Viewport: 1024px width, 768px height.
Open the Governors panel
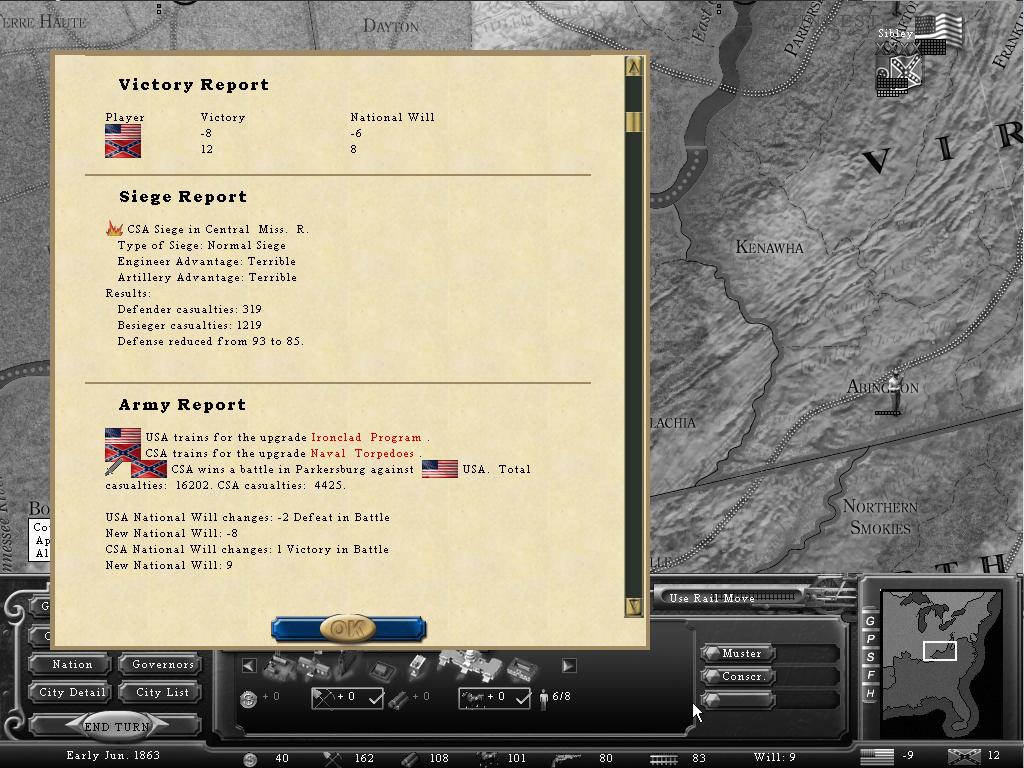pyautogui.click(x=163, y=664)
